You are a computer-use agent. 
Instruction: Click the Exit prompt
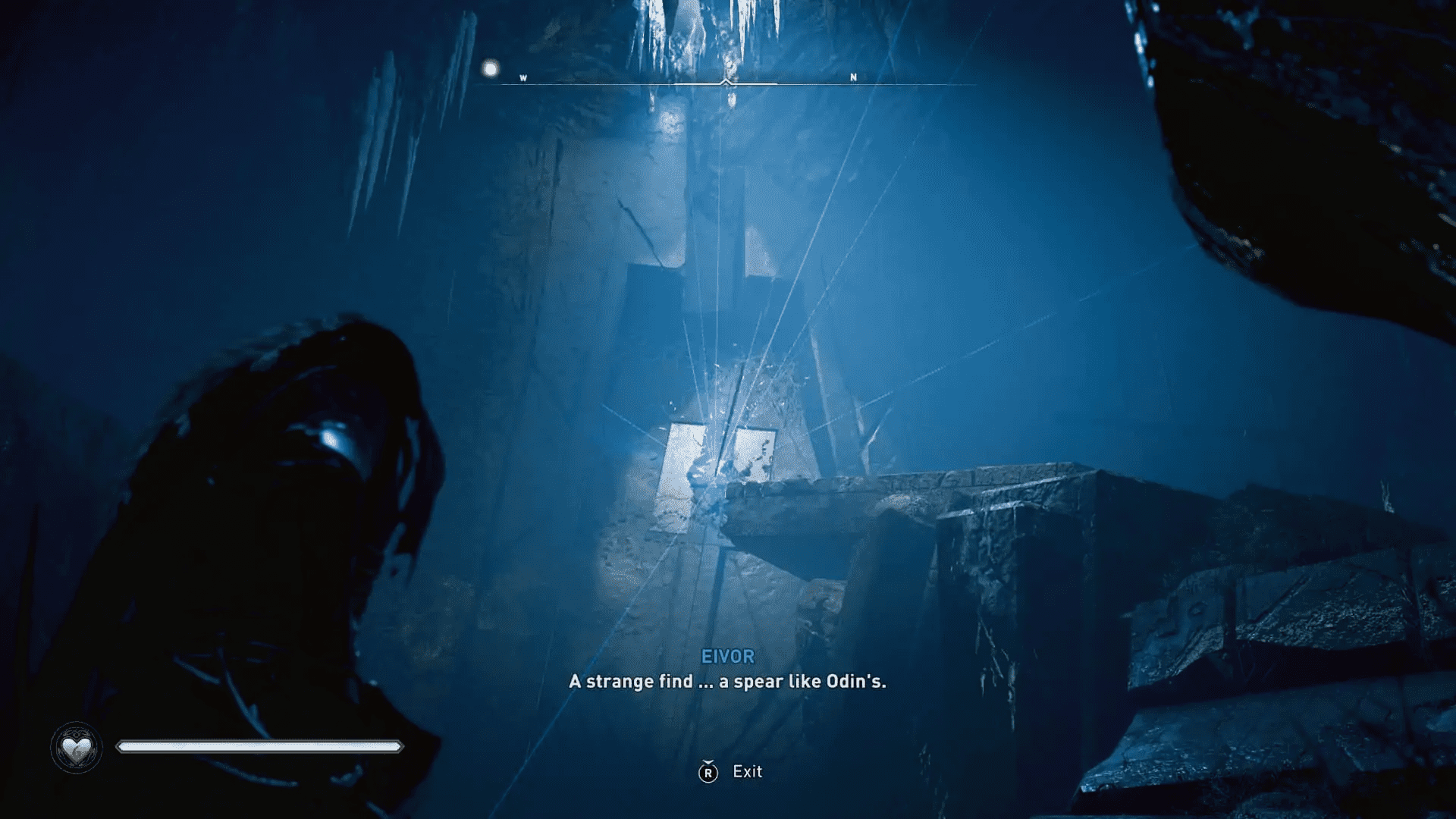click(x=746, y=772)
